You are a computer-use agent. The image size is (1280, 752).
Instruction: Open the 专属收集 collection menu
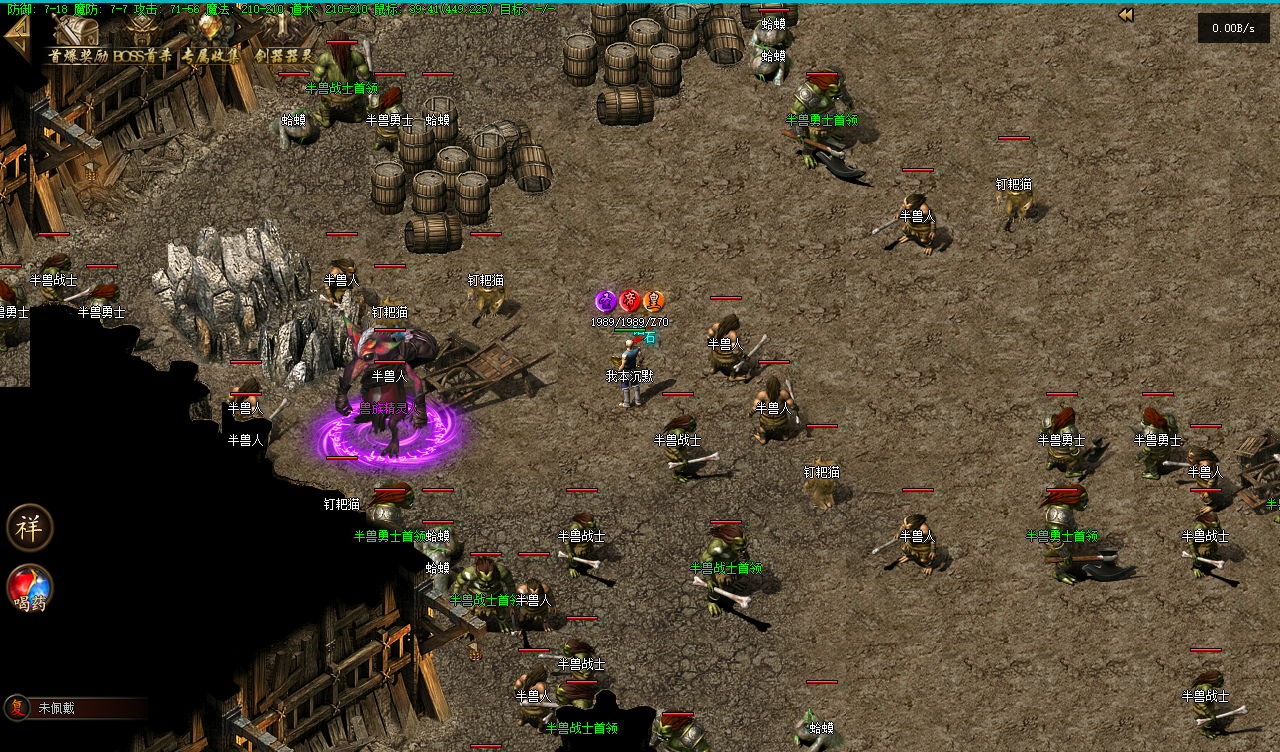[x=211, y=42]
